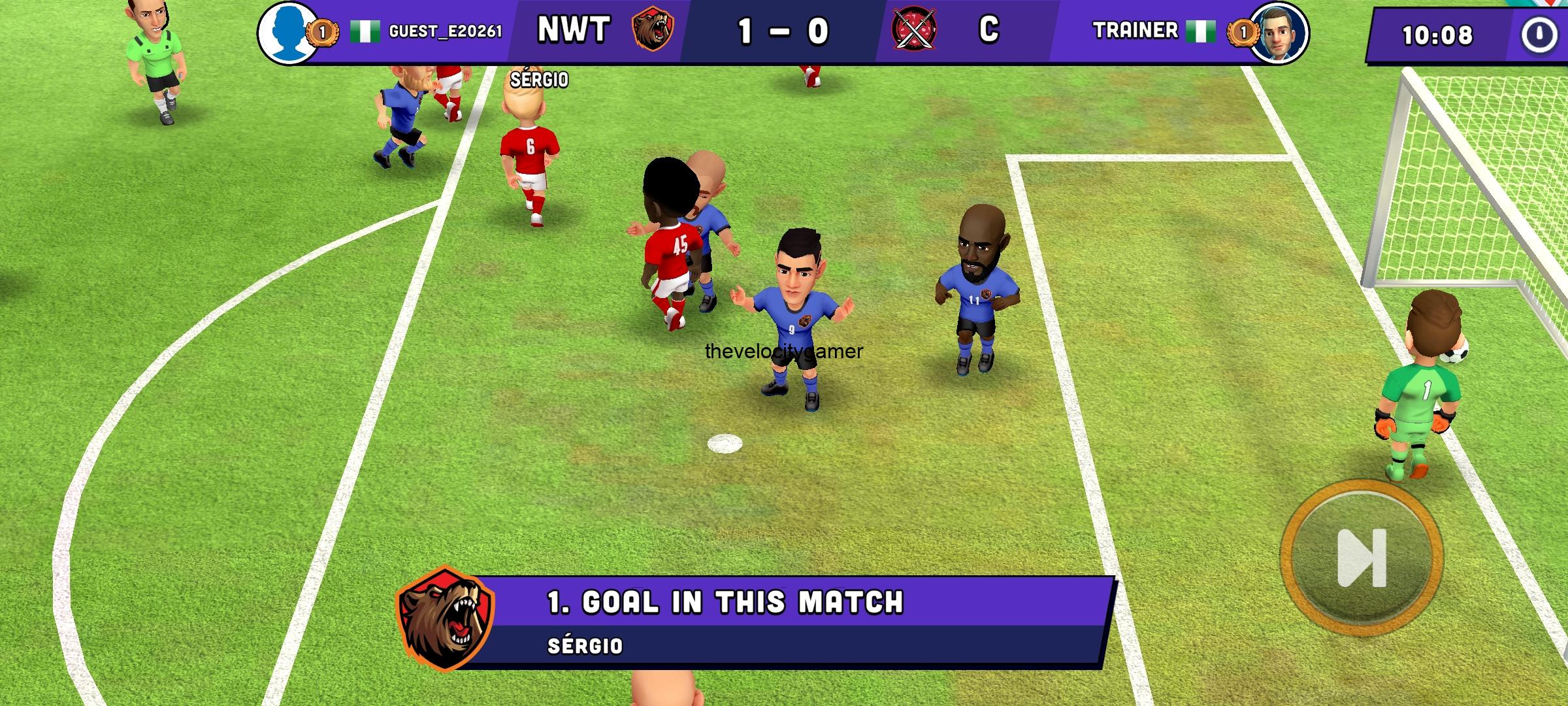Select the NWT team name text
Image resolution: width=1568 pixels, height=706 pixels.
click(x=574, y=29)
